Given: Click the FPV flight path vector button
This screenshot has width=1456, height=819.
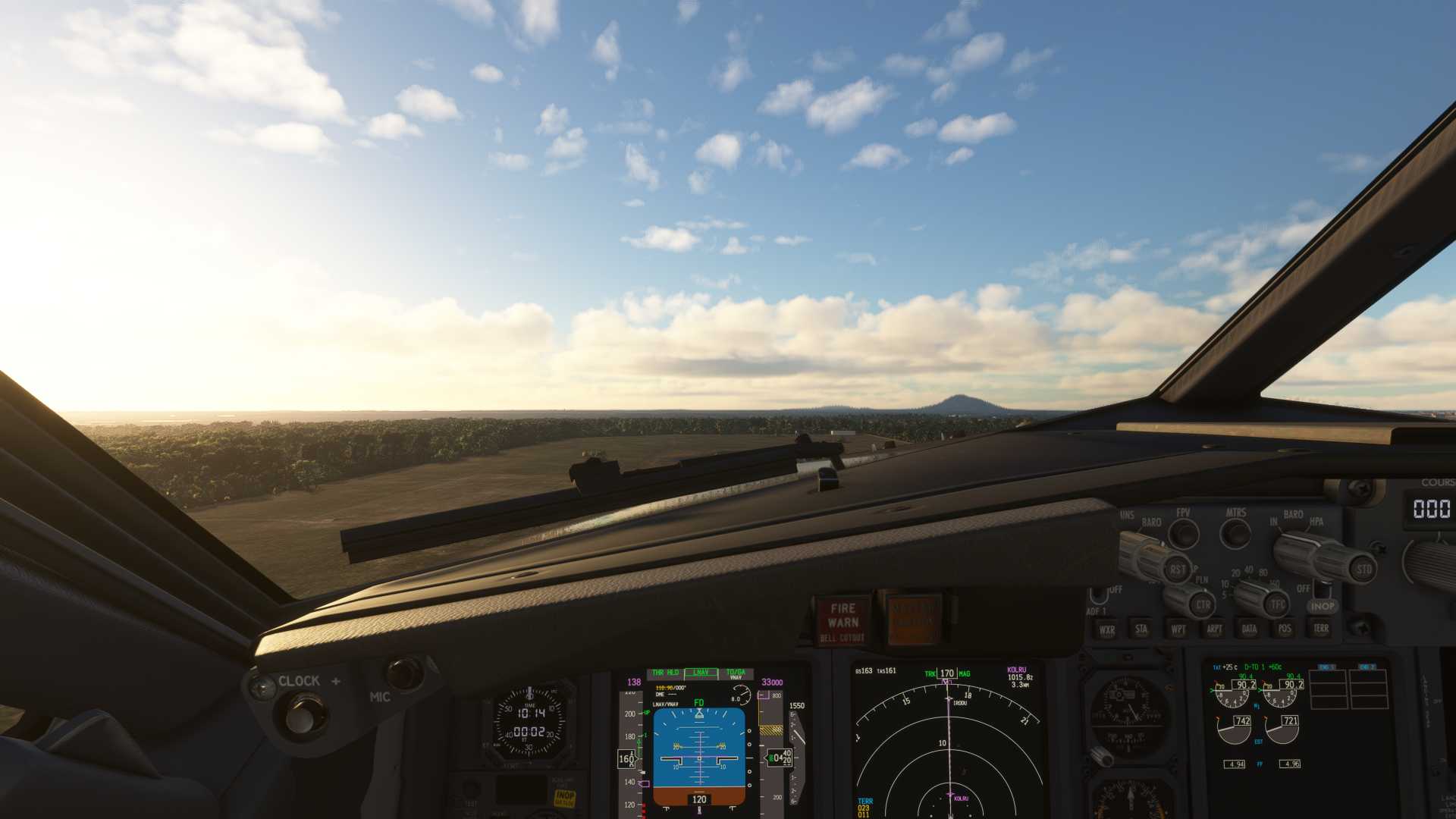Looking at the screenshot, I should [1183, 533].
